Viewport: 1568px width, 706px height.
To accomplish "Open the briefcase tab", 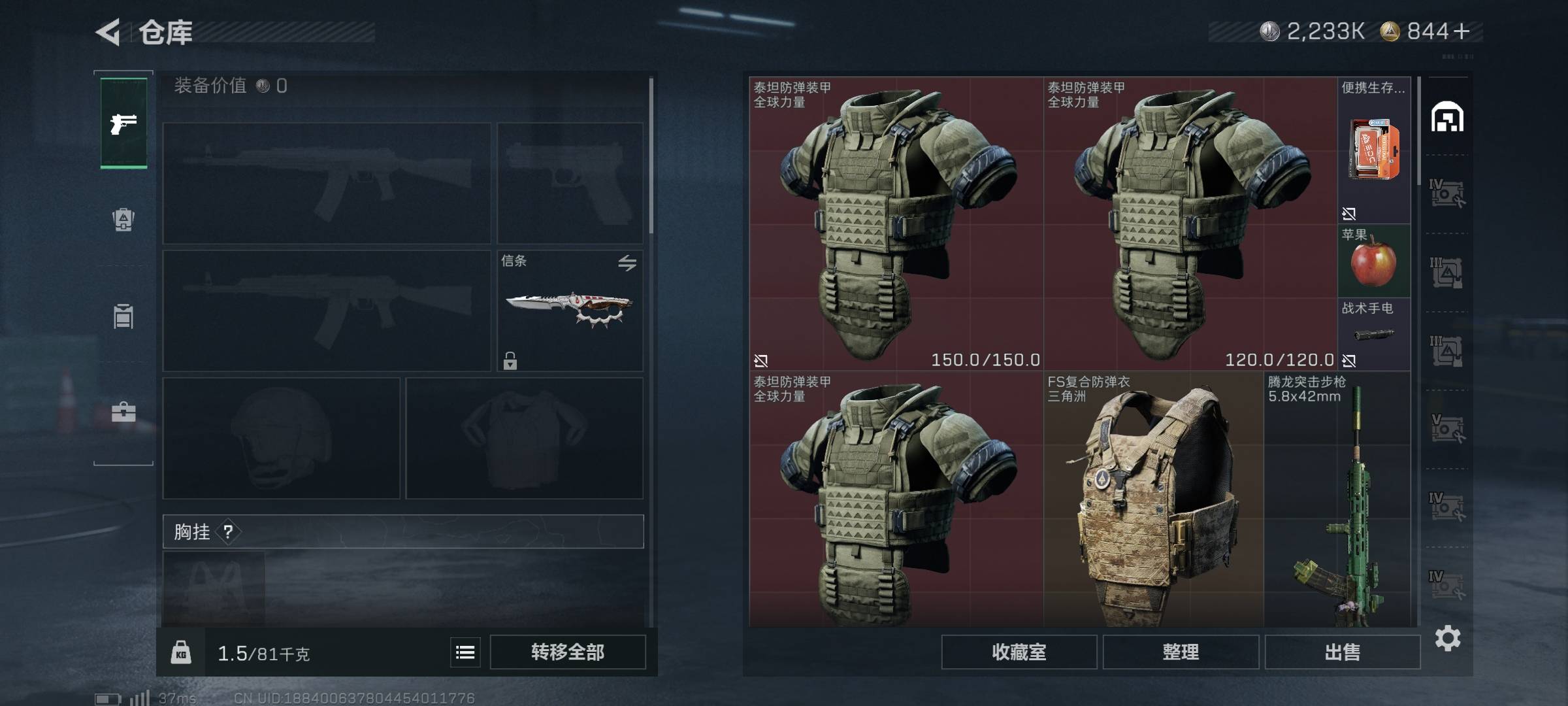I will point(123,412).
